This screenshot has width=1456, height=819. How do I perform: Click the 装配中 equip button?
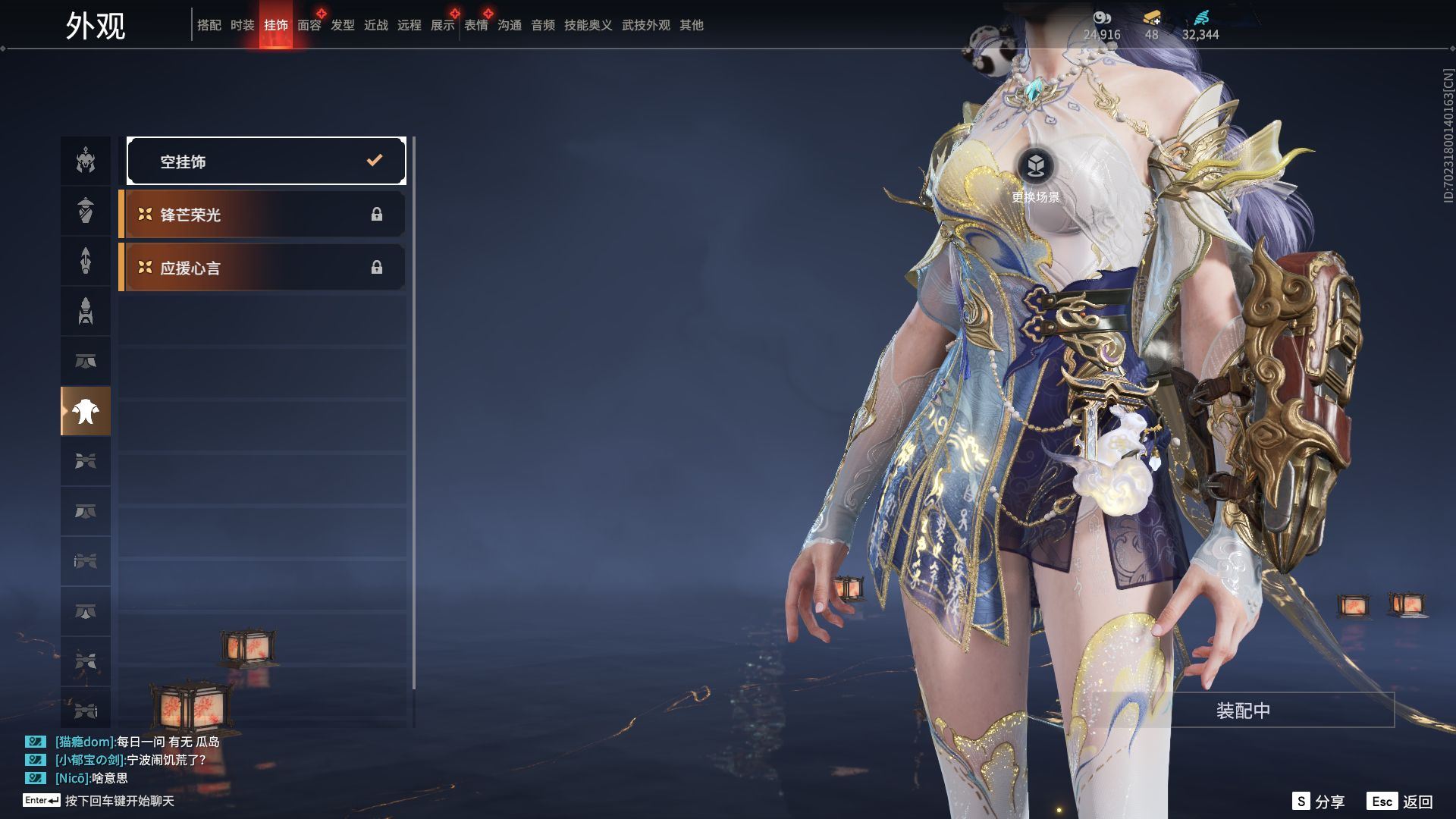click(x=1243, y=711)
